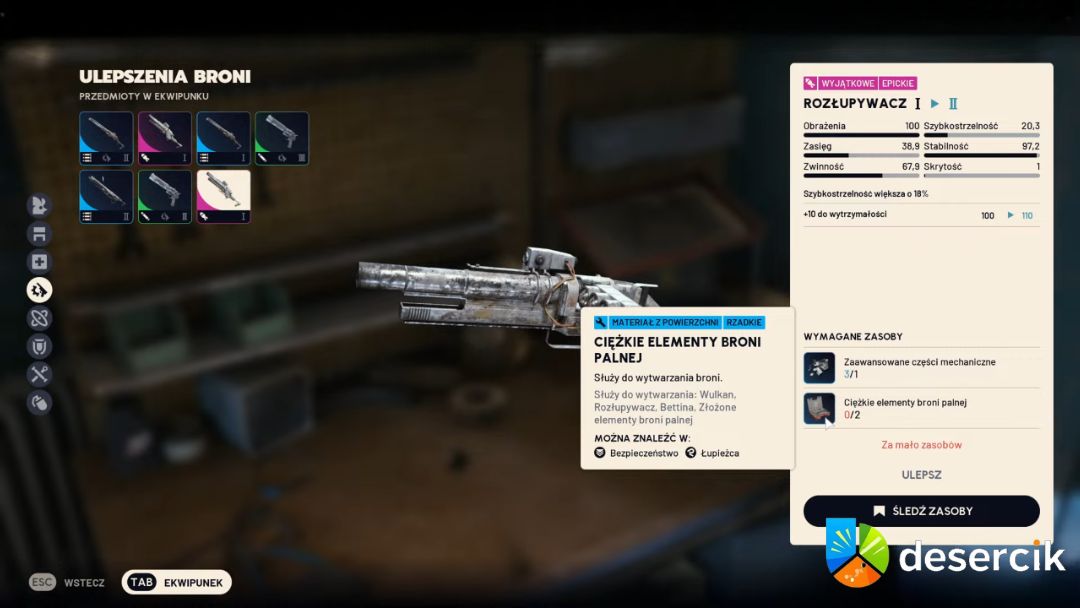Open the grenade-shaped crafting category

pyautogui.click(x=39, y=403)
